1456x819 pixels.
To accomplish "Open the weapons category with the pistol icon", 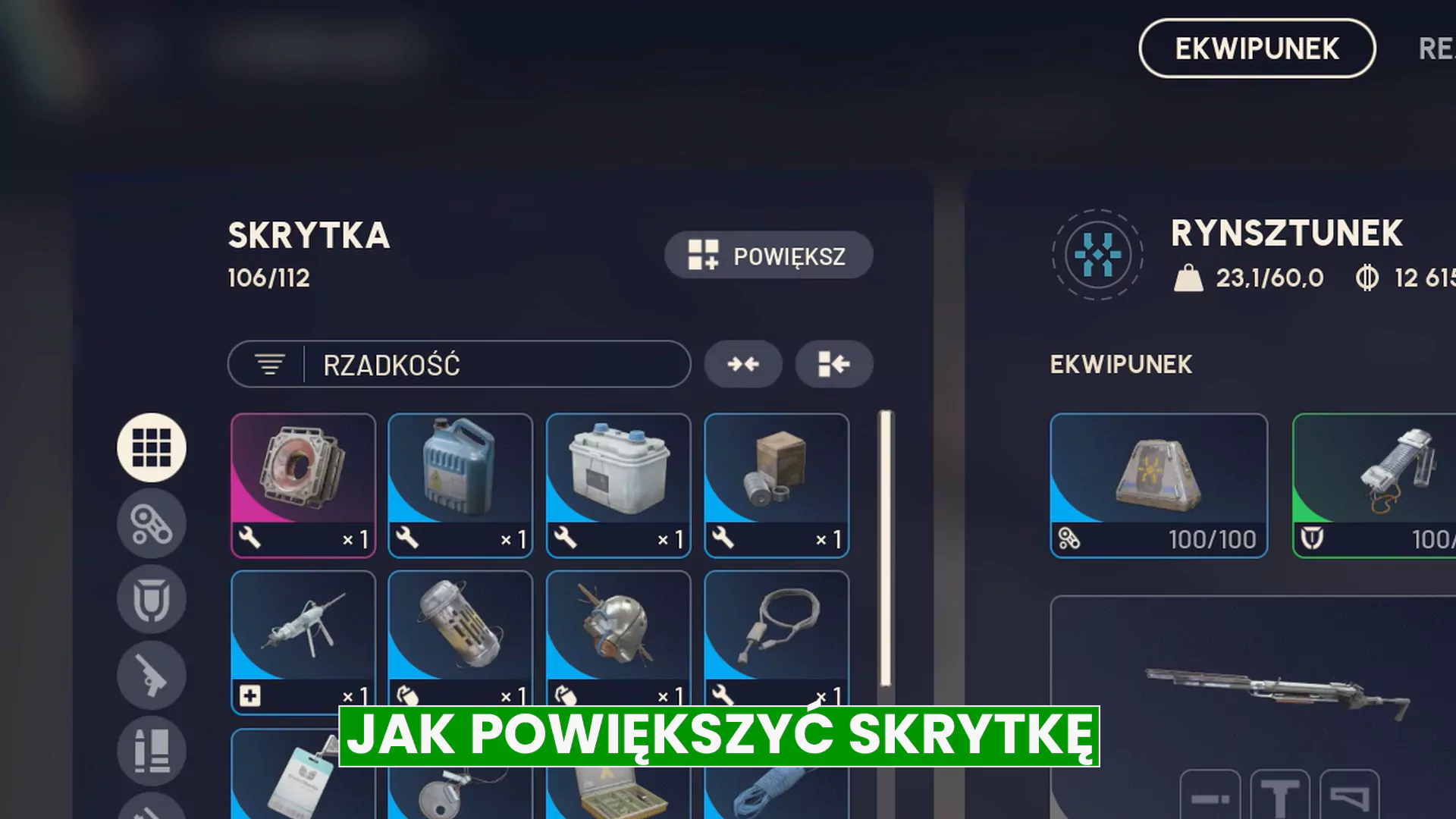I will point(151,675).
